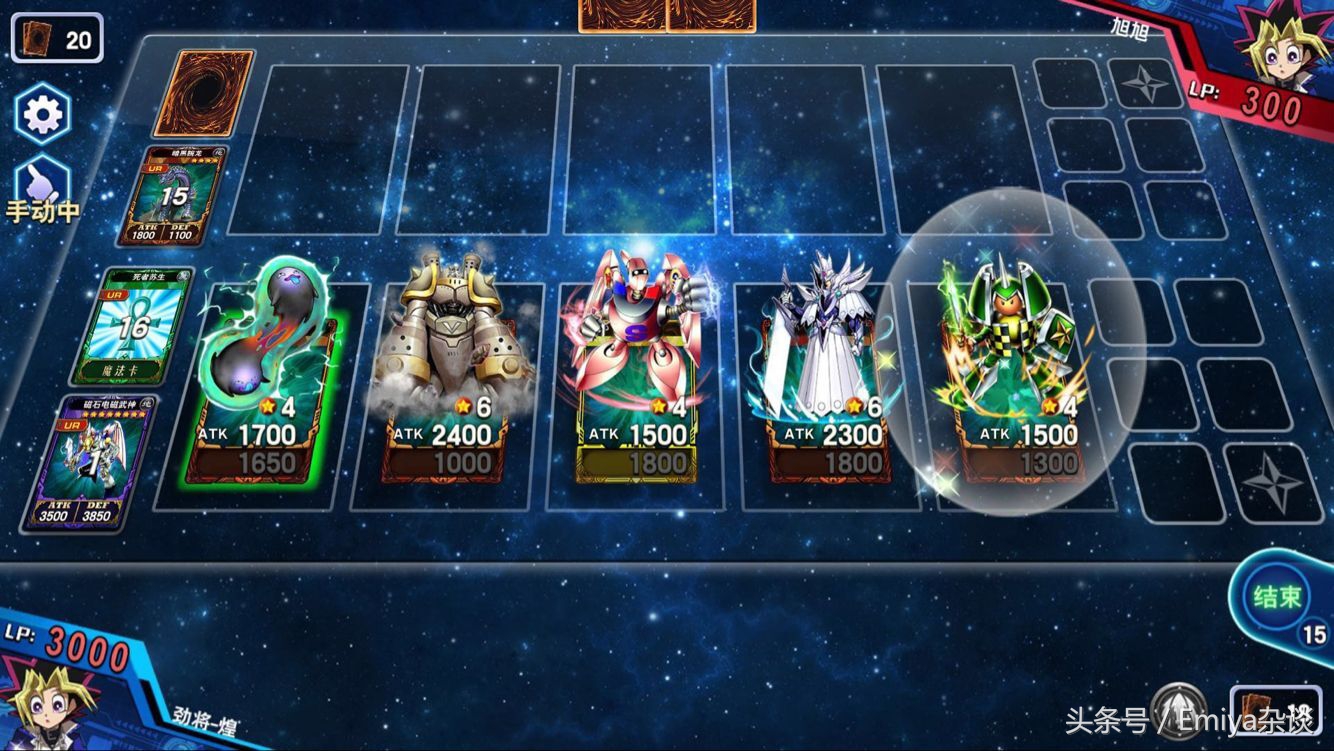End the turn with the 结束 button
This screenshot has height=751, width=1334.
[1279, 598]
